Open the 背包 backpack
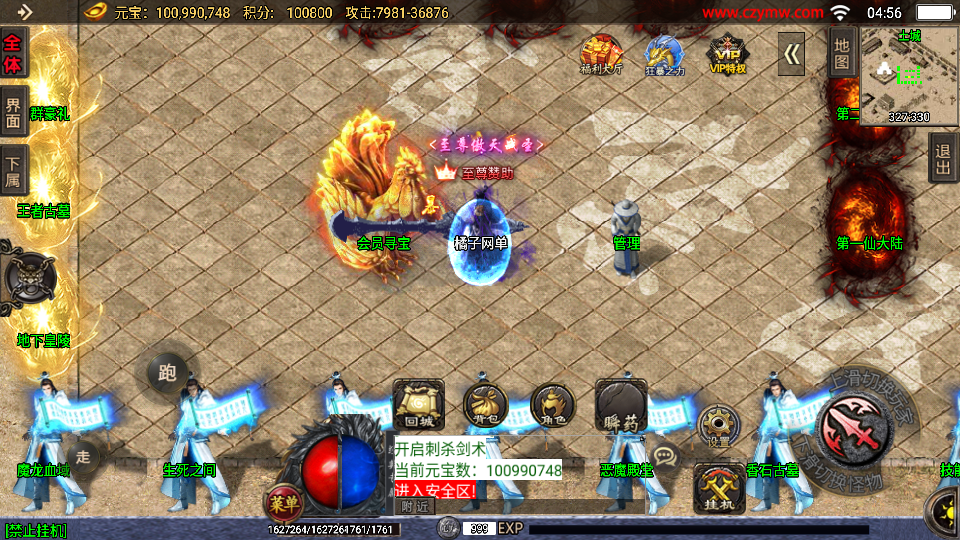The width and height of the screenshot is (960, 540). pos(483,406)
